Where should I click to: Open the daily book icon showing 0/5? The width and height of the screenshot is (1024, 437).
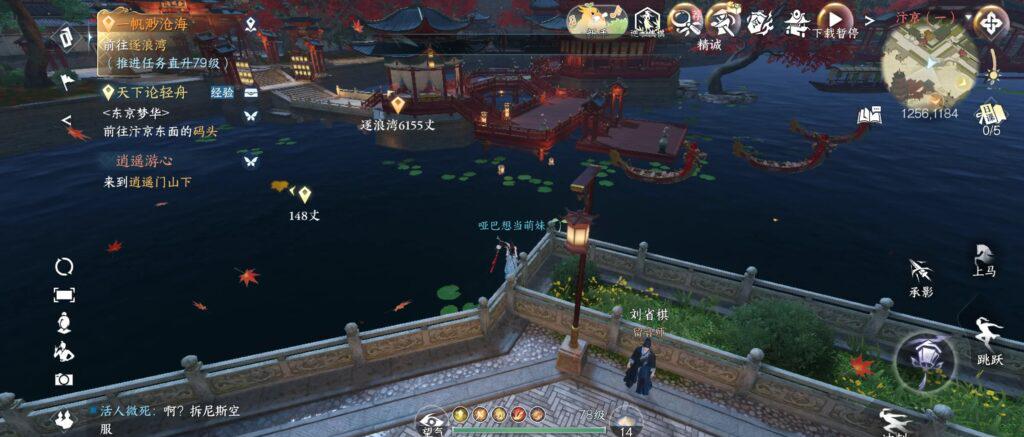click(991, 112)
